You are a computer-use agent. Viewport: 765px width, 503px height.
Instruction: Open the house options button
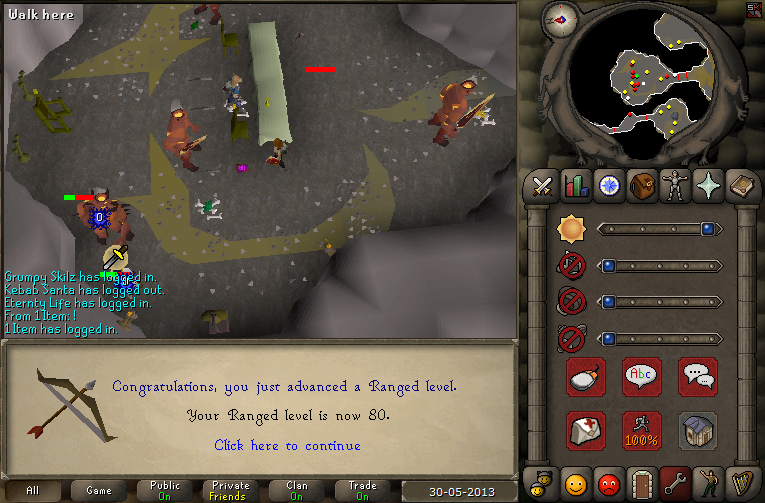698,430
